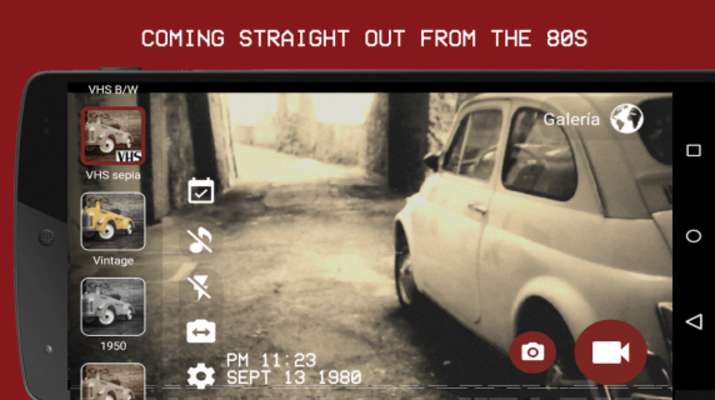The height and width of the screenshot is (400, 715).
Task: Tap the Android back triangle button
Action: [693, 322]
